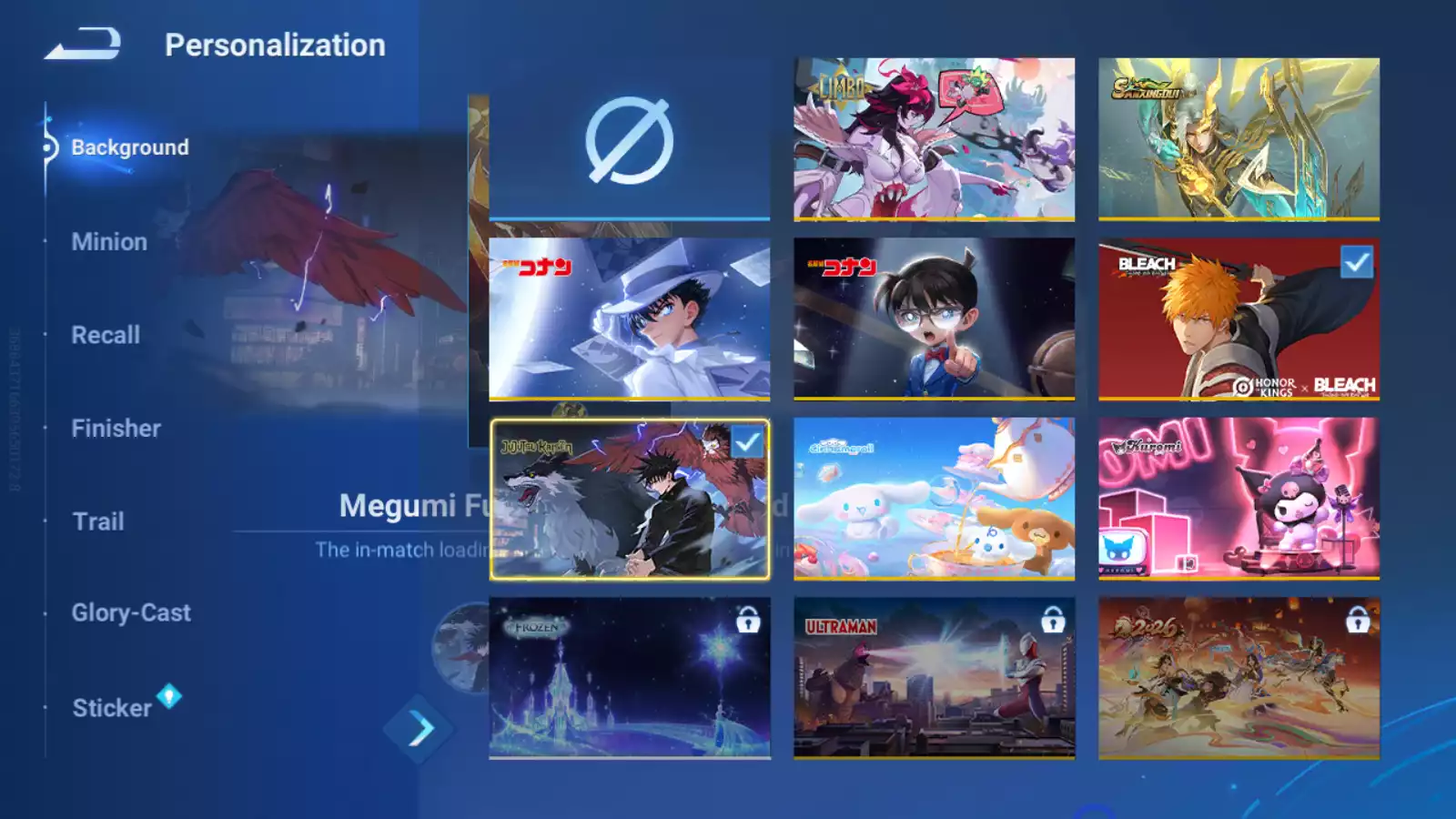Click the locked Frozen background

629,678
